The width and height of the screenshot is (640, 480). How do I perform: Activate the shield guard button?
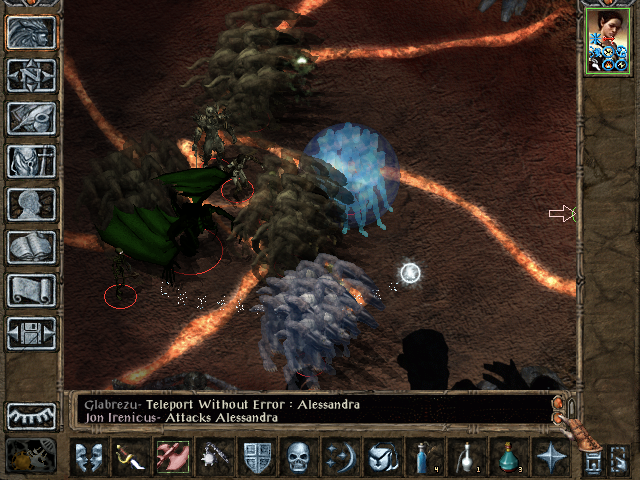pos(257,457)
